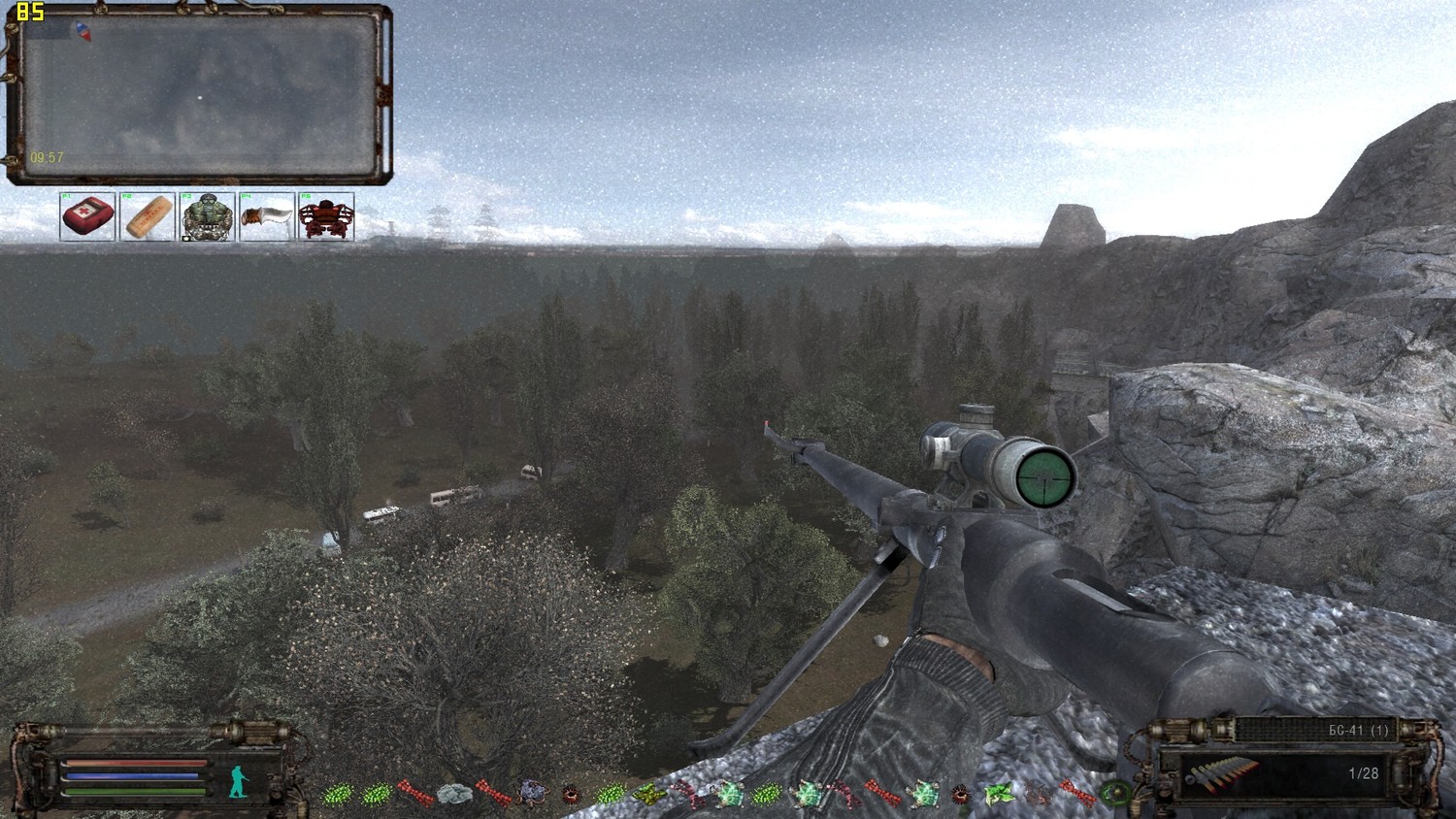
Task: Select the yellow-green artifact on the belt
Action: tap(648, 795)
